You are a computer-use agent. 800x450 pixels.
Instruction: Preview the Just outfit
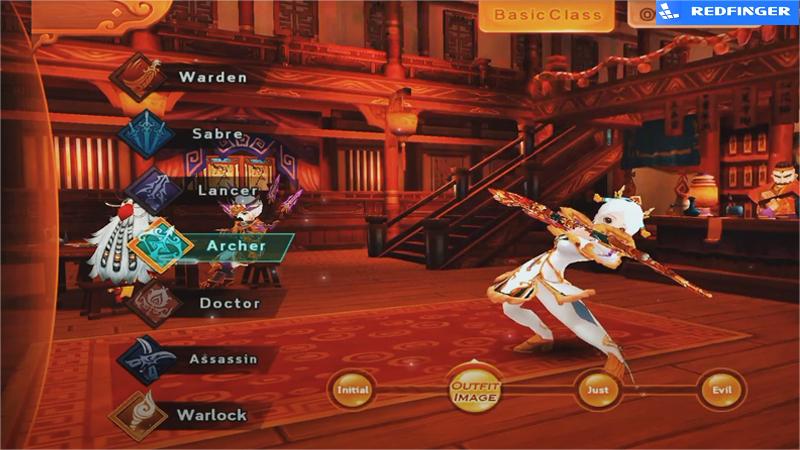click(596, 389)
